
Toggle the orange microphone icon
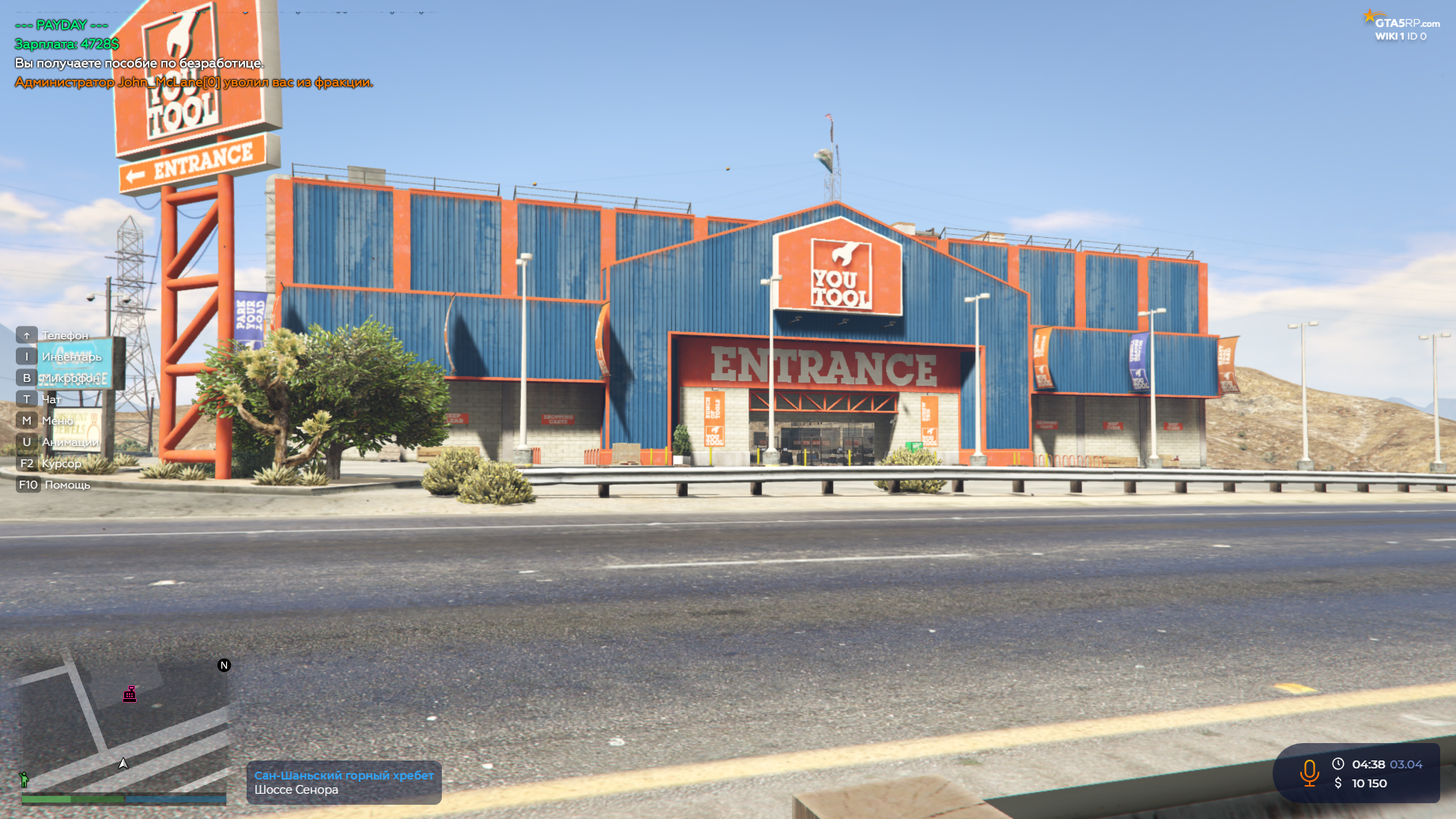(1309, 772)
